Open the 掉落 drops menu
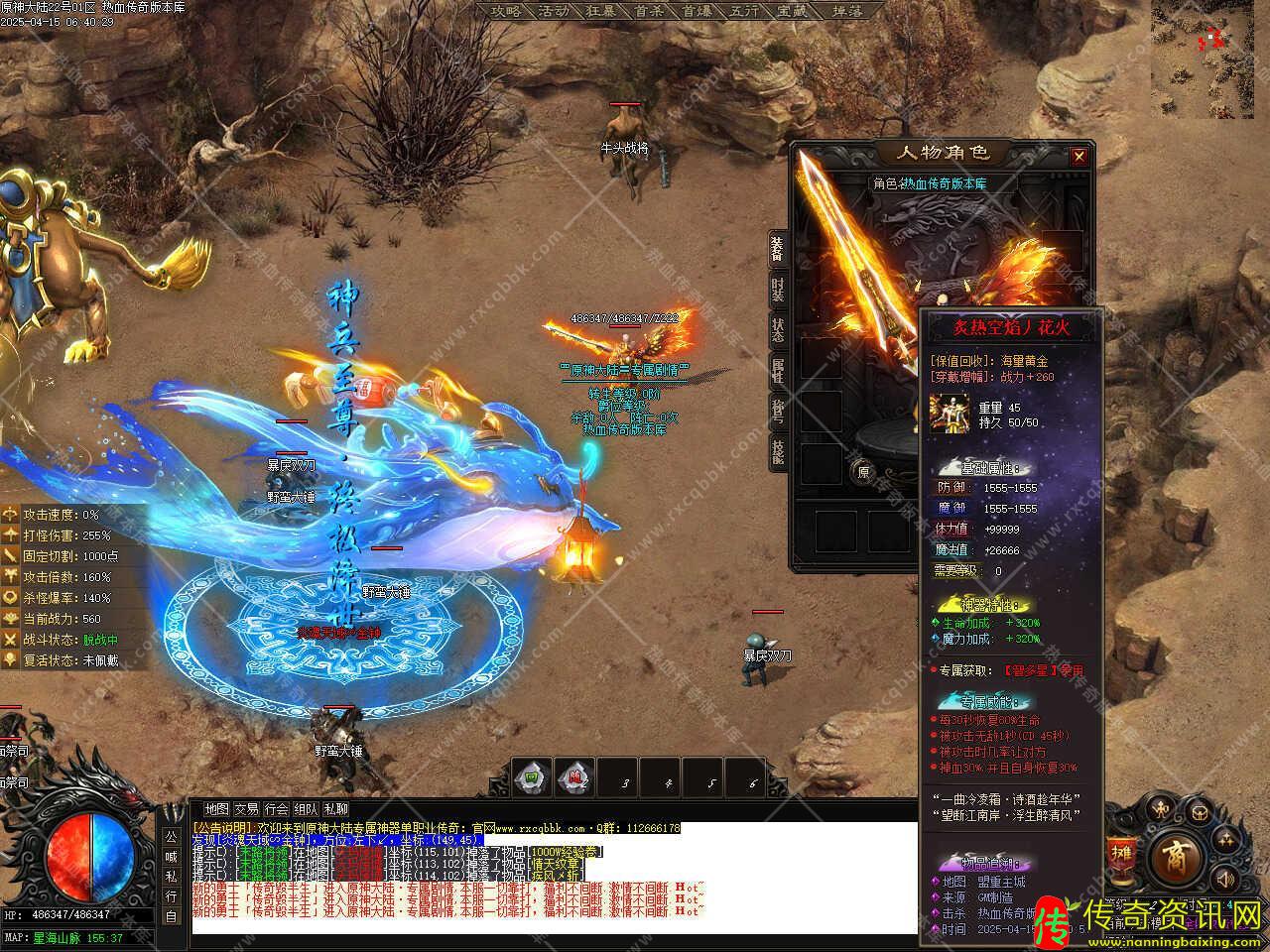Viewport: 1270px width, 952px height. (846, 11)
